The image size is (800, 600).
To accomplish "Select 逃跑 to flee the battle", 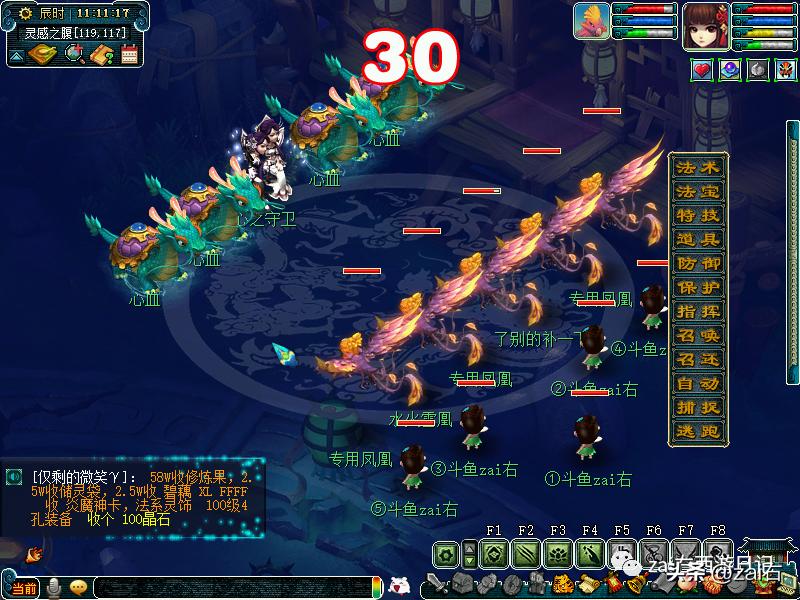I will click(698, 431).
